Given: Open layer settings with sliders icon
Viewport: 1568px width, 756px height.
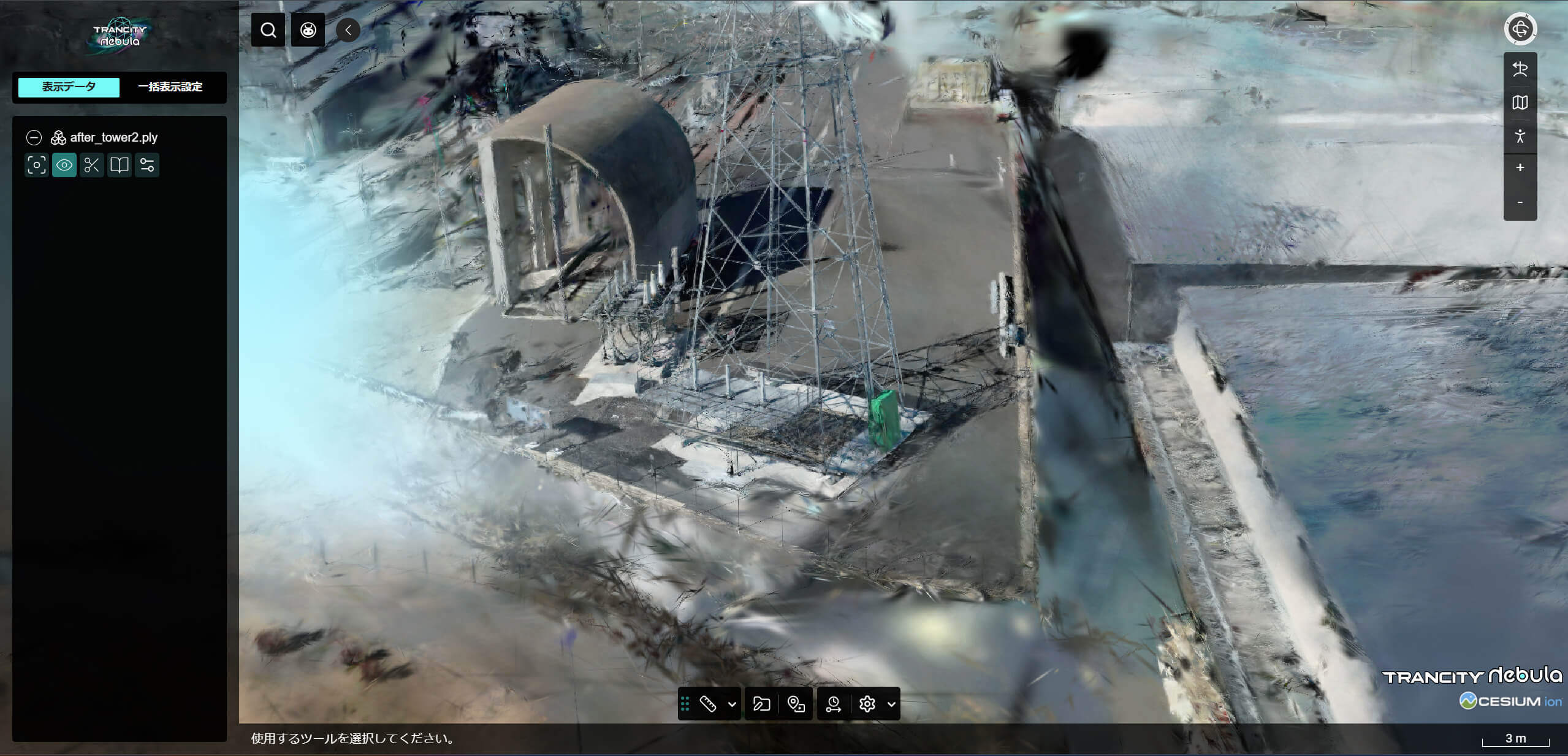Looking at the screenshot, I should click(x=147, y=165).
